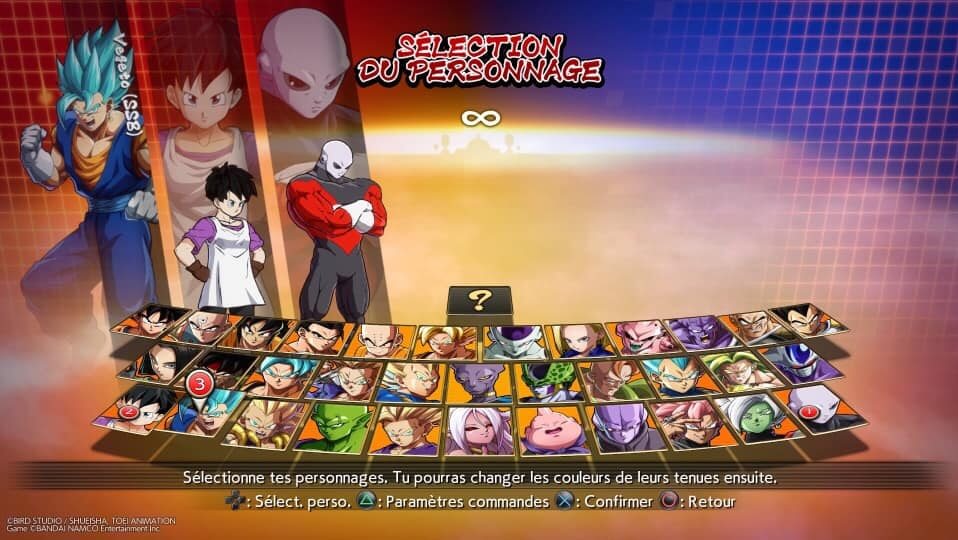Select the random character question mark tile
958x540 pixels.
pos(479,302)
